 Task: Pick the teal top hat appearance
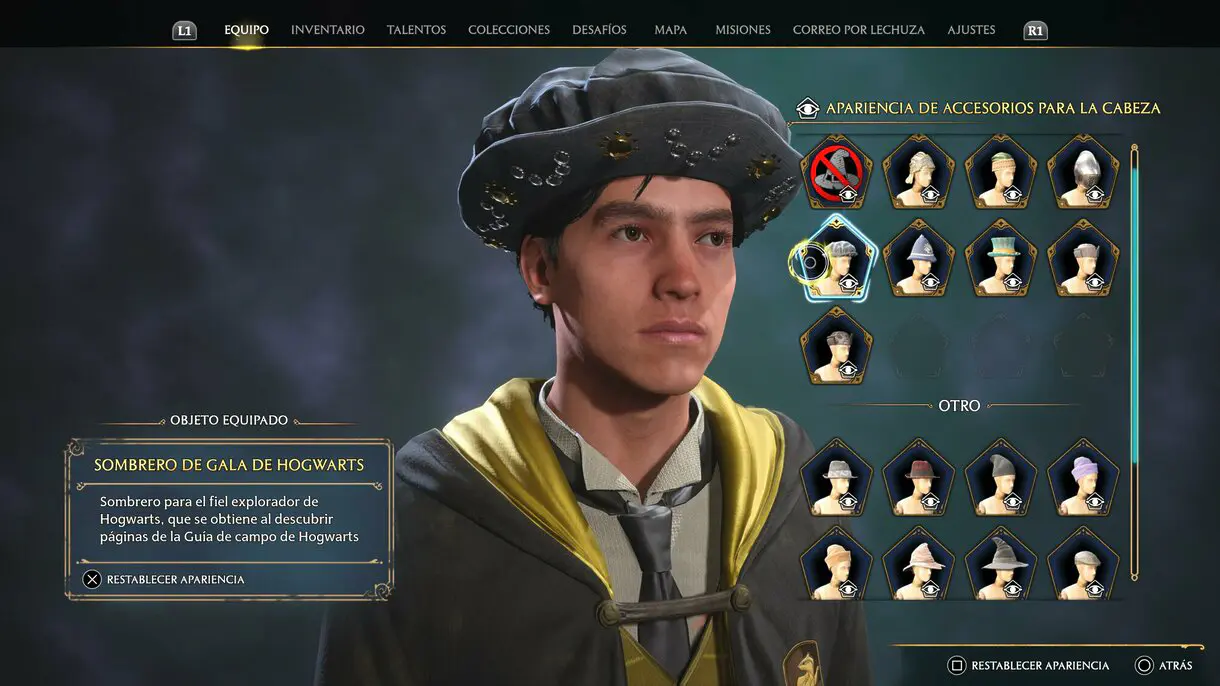1000,259
